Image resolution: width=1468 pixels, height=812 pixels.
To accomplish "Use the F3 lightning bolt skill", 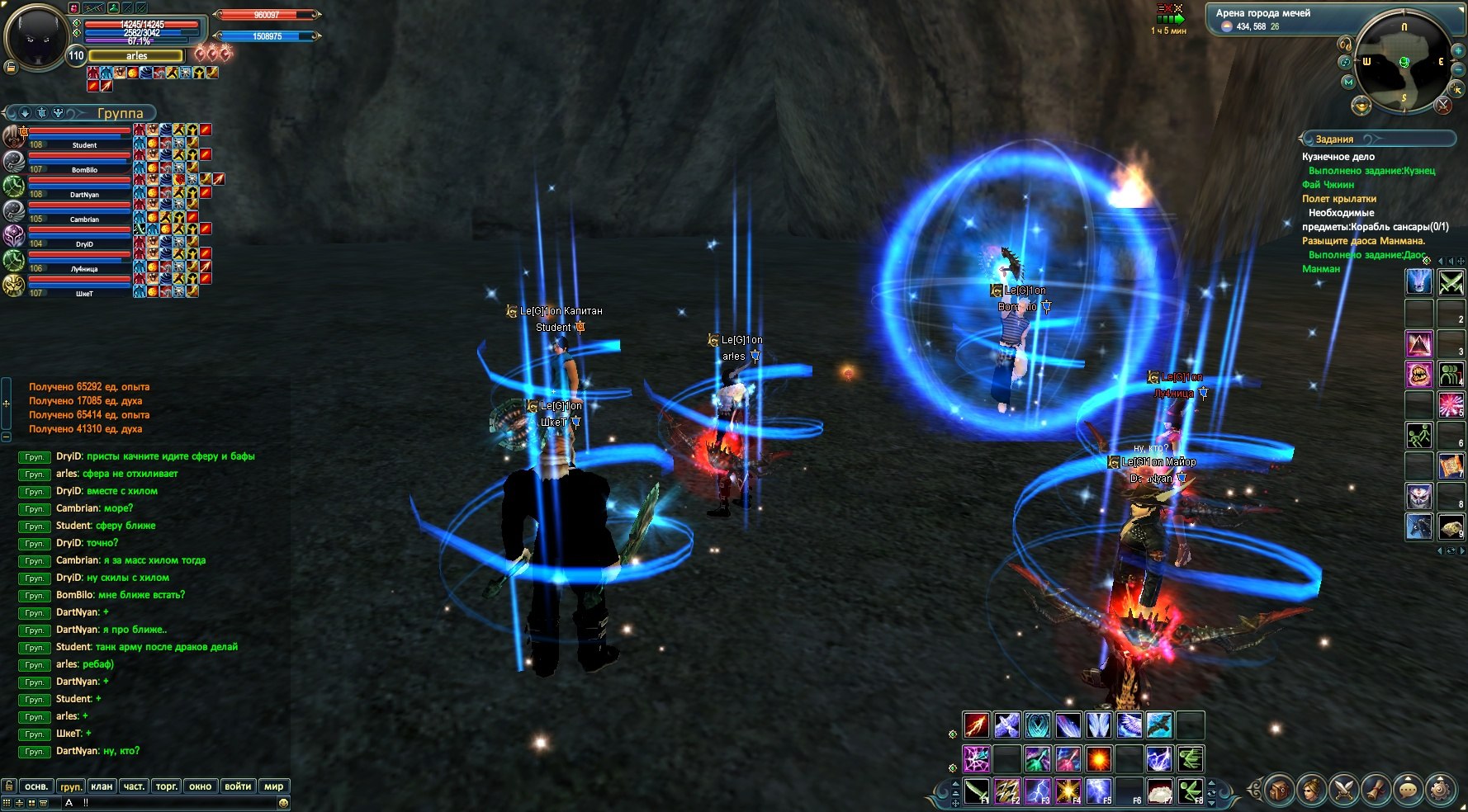I will [1038, 791].
